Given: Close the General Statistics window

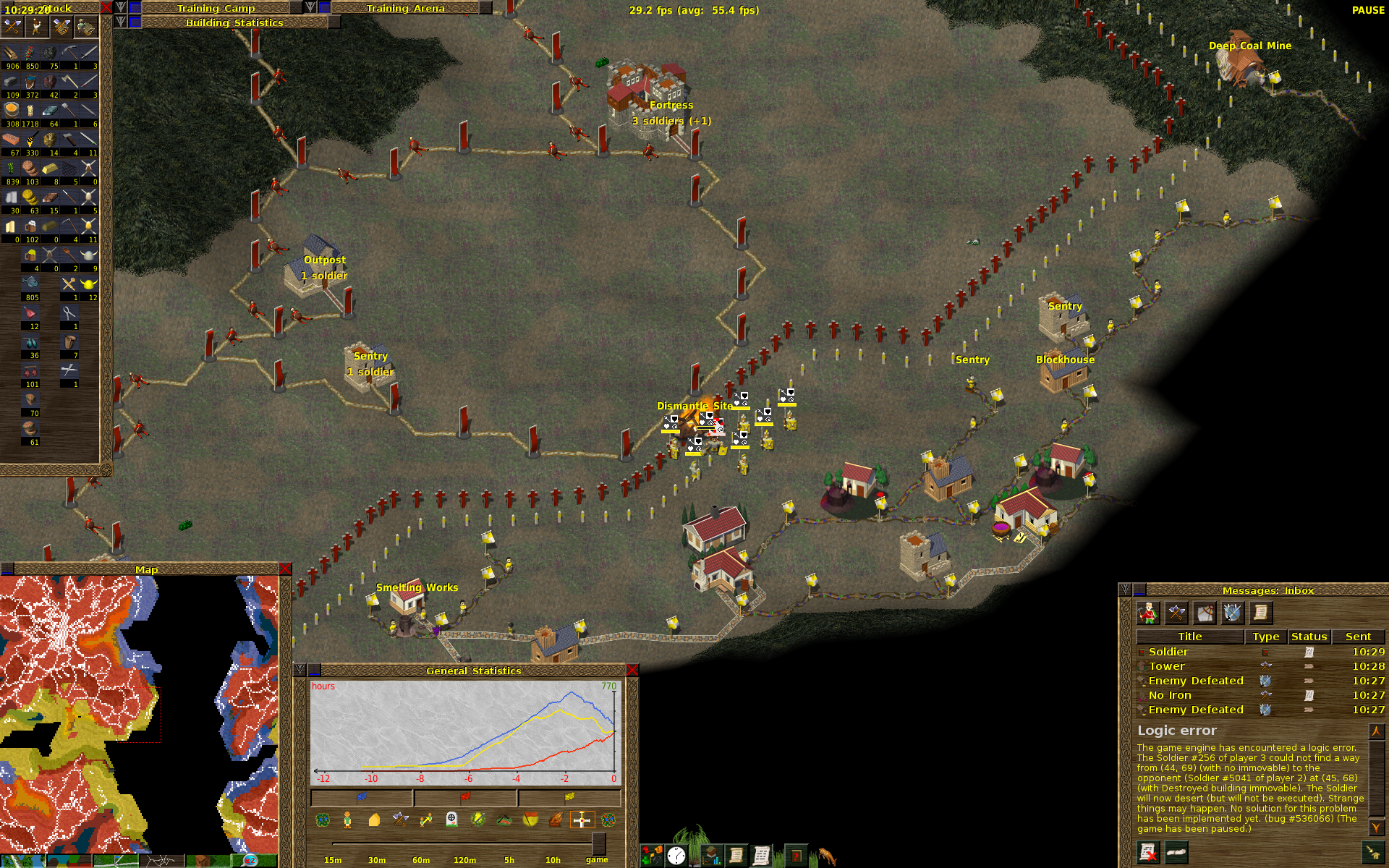Looking at the screenshot, I should (632, 671).
